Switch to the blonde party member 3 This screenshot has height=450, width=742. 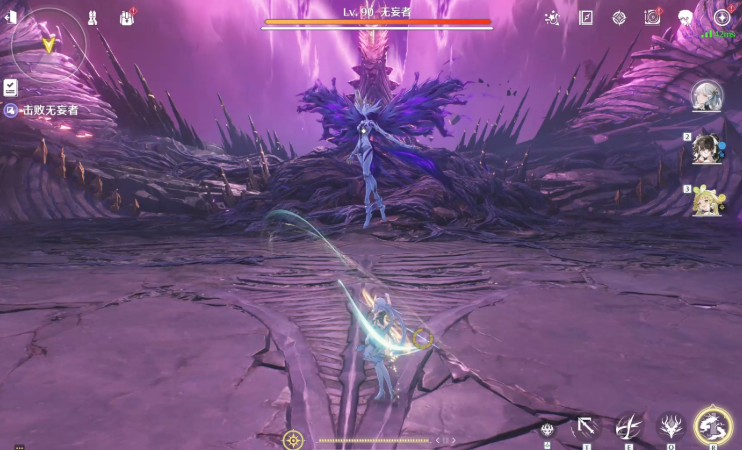click(708, 201)
